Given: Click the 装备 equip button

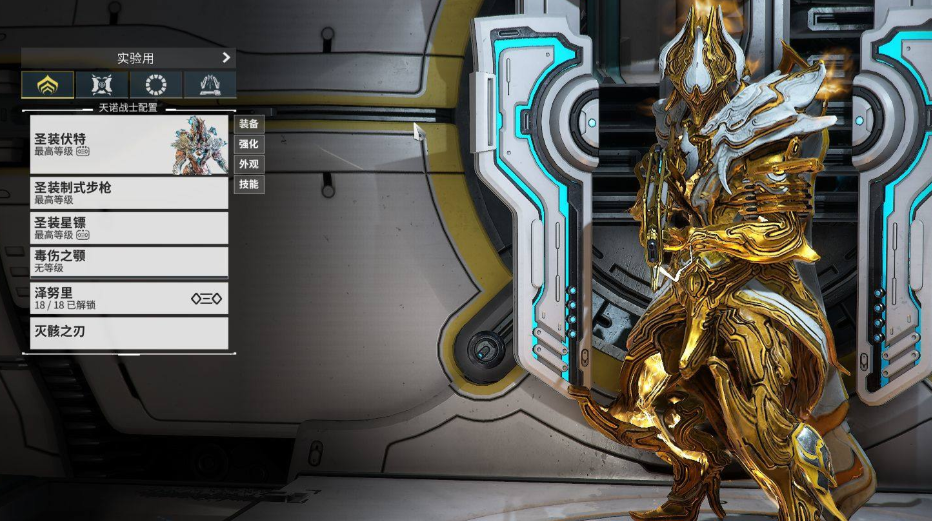Looking at the screenshot, I should point(249,124).
